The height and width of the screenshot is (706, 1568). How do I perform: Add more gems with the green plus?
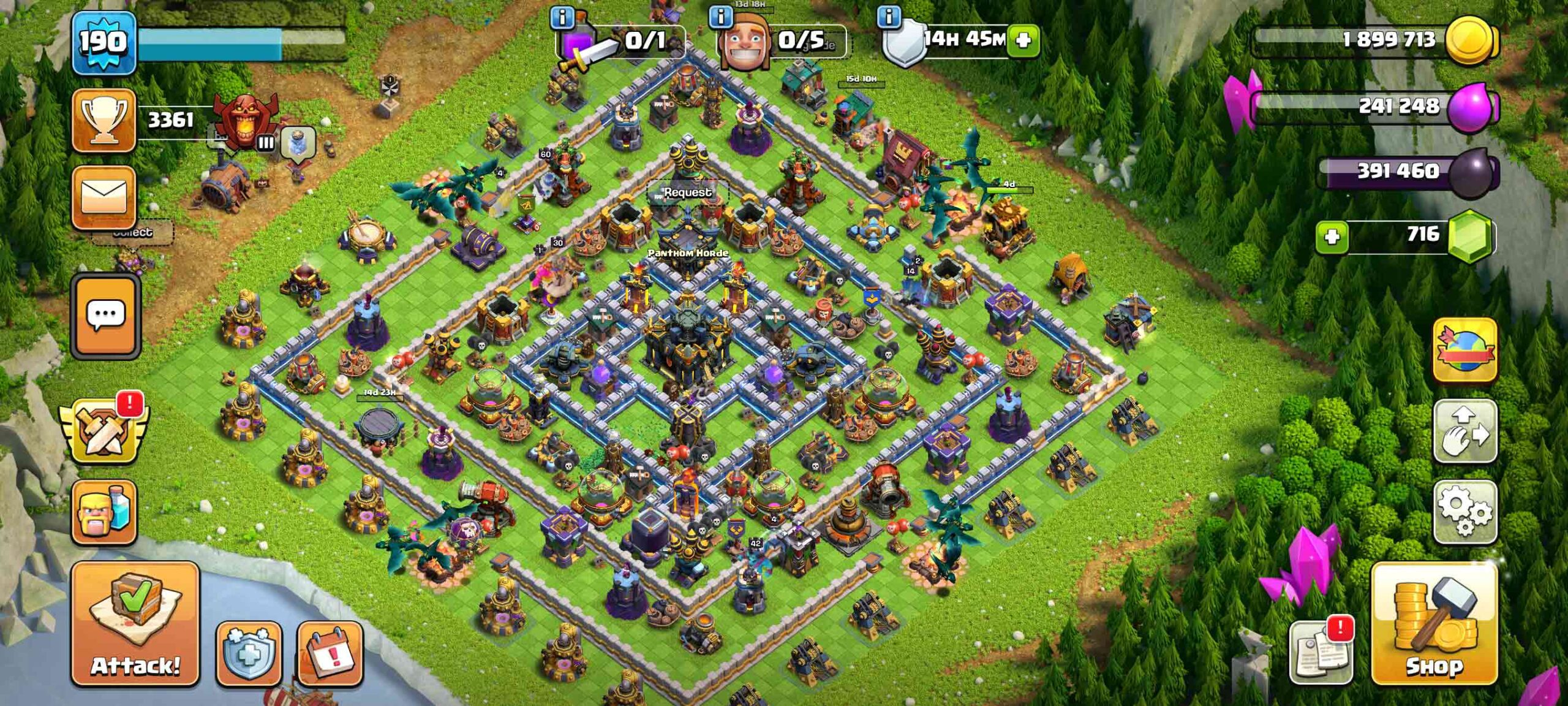[1332, 237]
